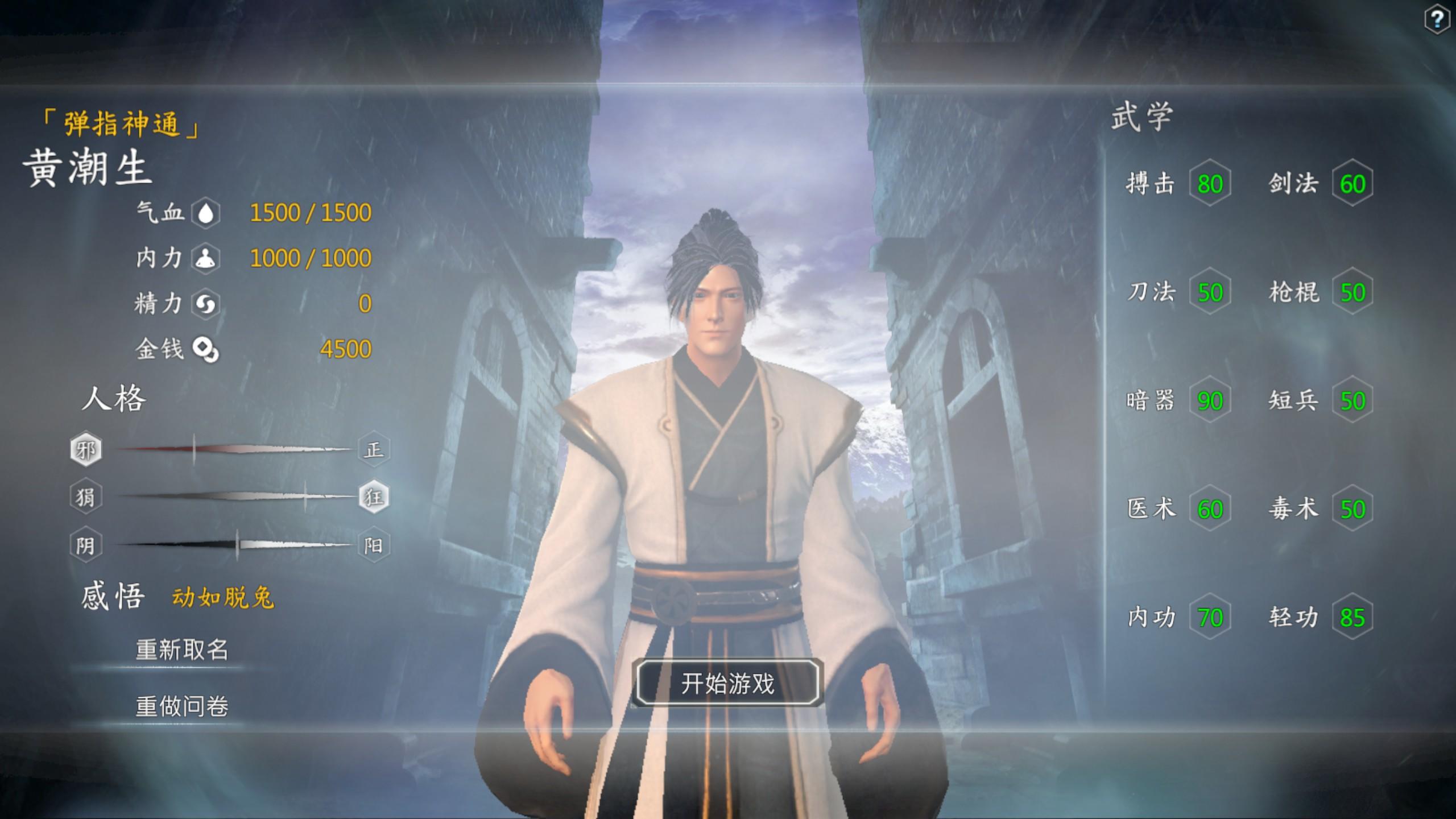The width and height of the screenshot is (1456, 819).
Task: Start the game with 开始游戏
Action: (727, 683)
